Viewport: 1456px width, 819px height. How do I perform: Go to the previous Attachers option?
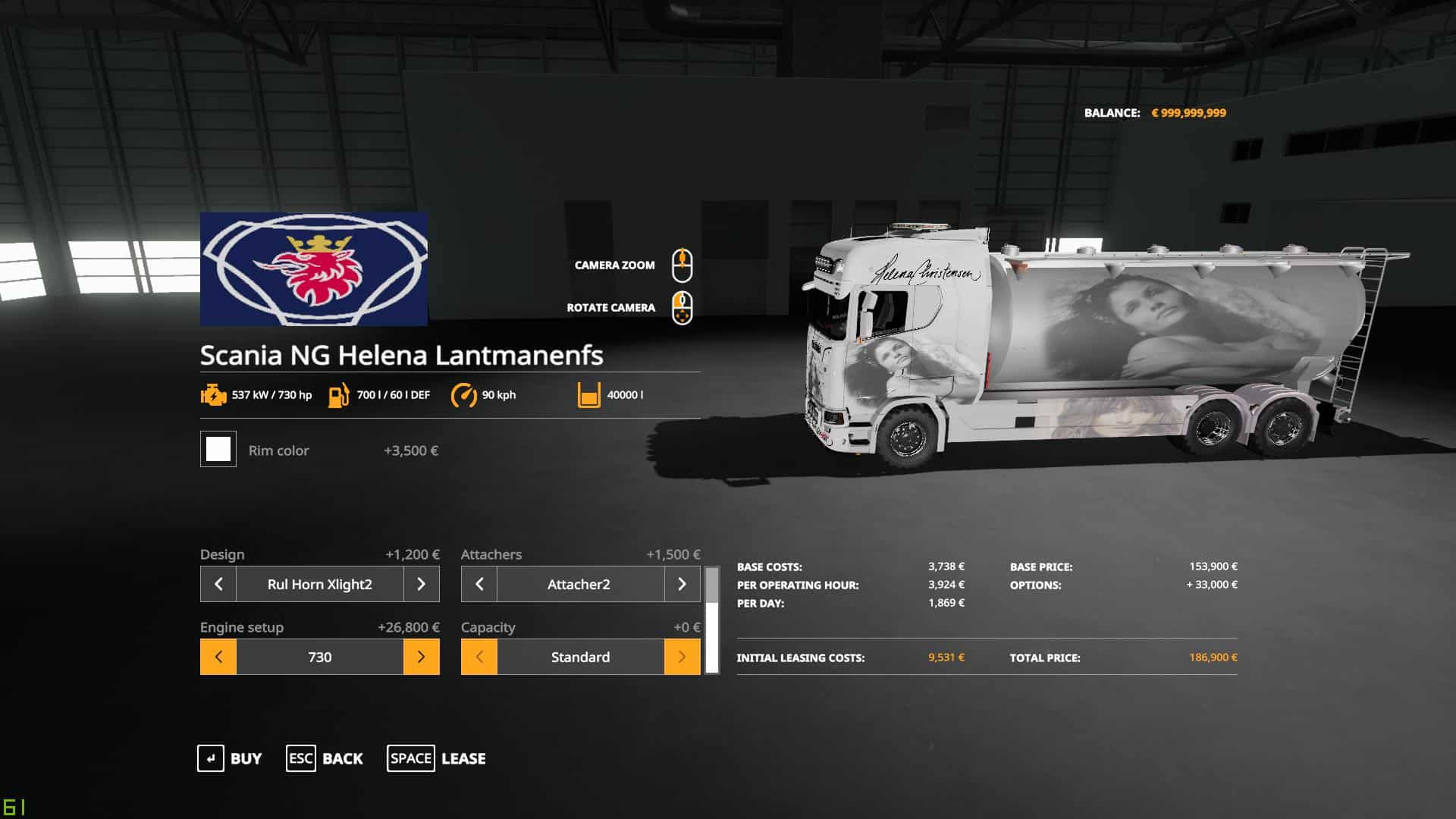pos(479,584)
